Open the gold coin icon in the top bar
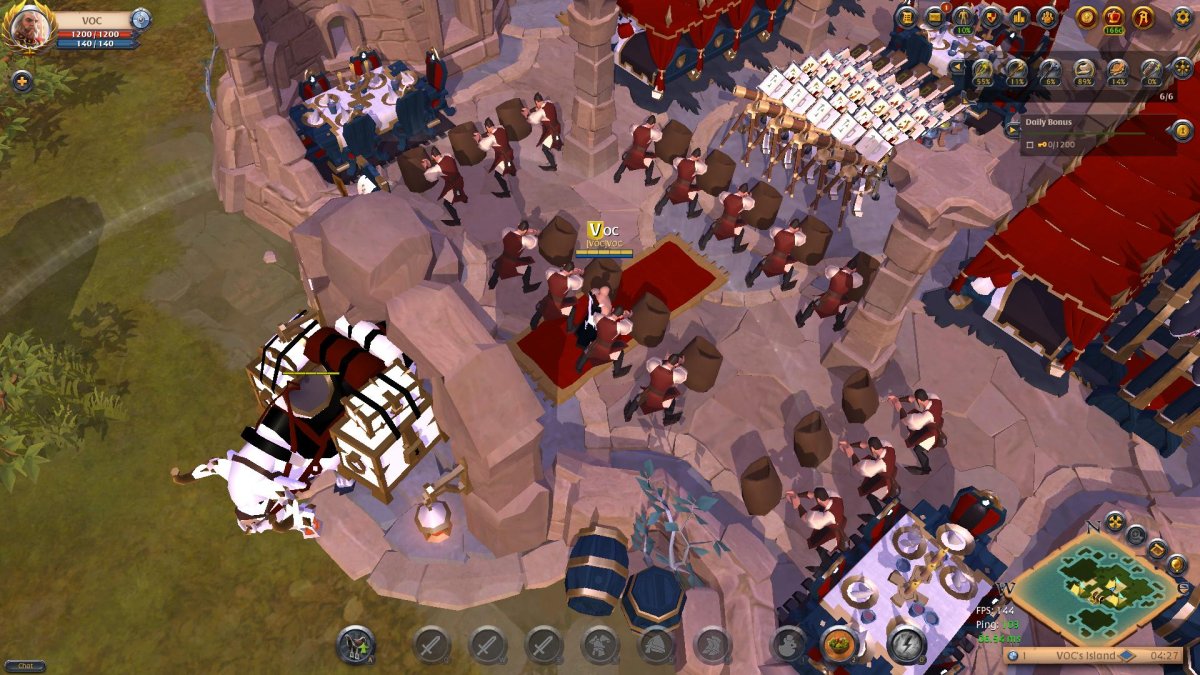The width and height of the screenshot is (1200, 675). click(1086, 17)
